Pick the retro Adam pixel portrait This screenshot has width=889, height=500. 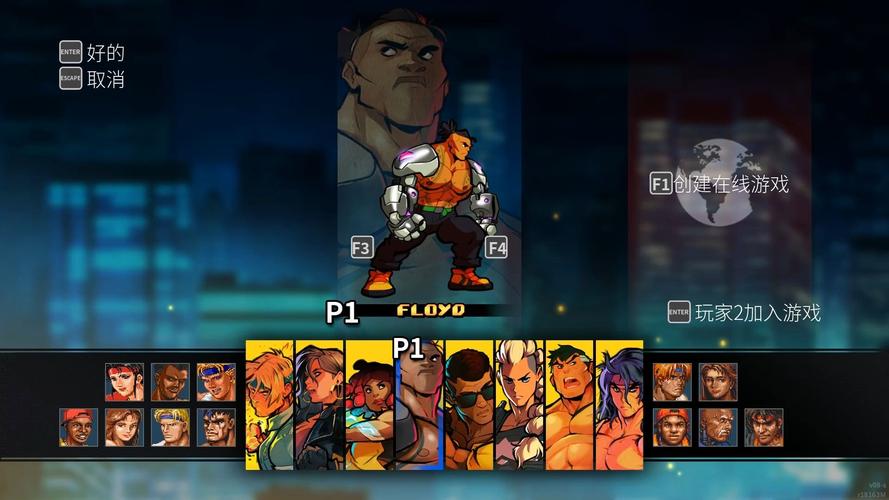tap(171, 382)
